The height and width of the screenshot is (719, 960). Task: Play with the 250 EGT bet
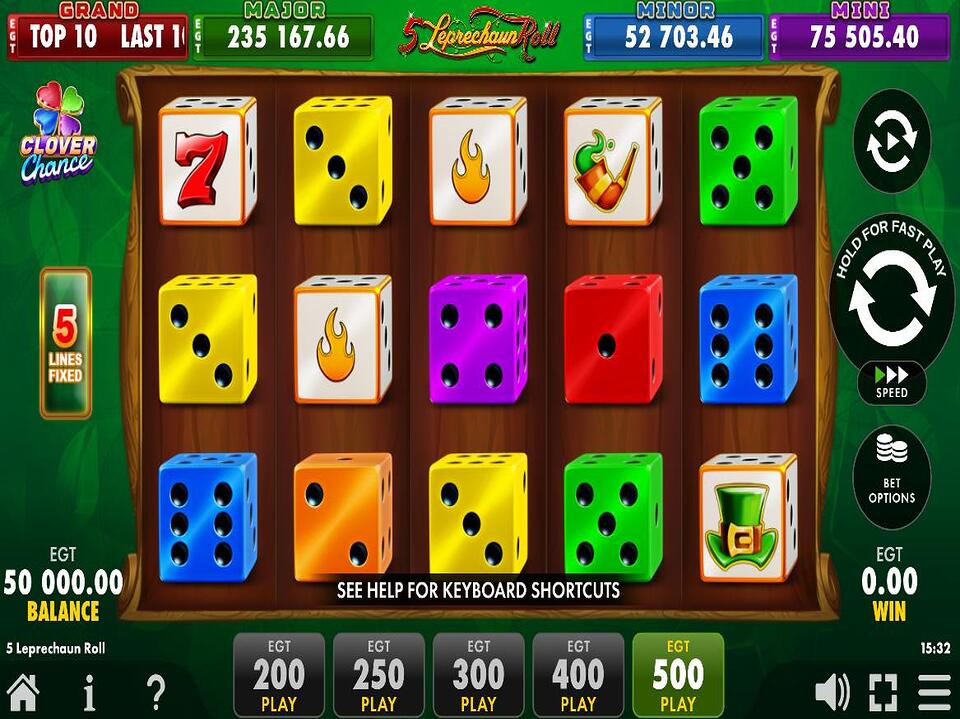pyautogui.click(x=379, y=675)
